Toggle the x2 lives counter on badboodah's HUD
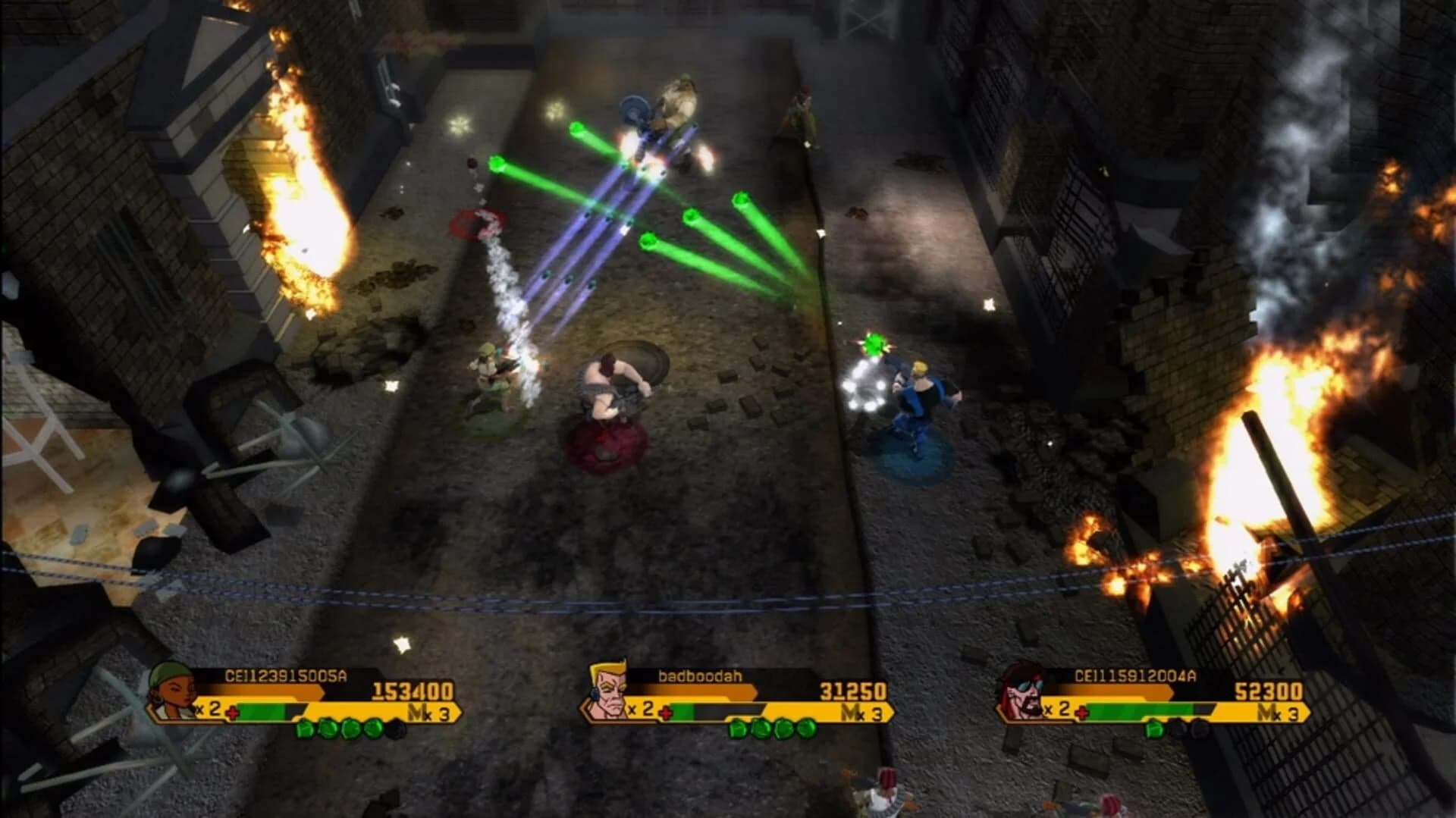The image size is (1456, 818). [x=641, y=710]
